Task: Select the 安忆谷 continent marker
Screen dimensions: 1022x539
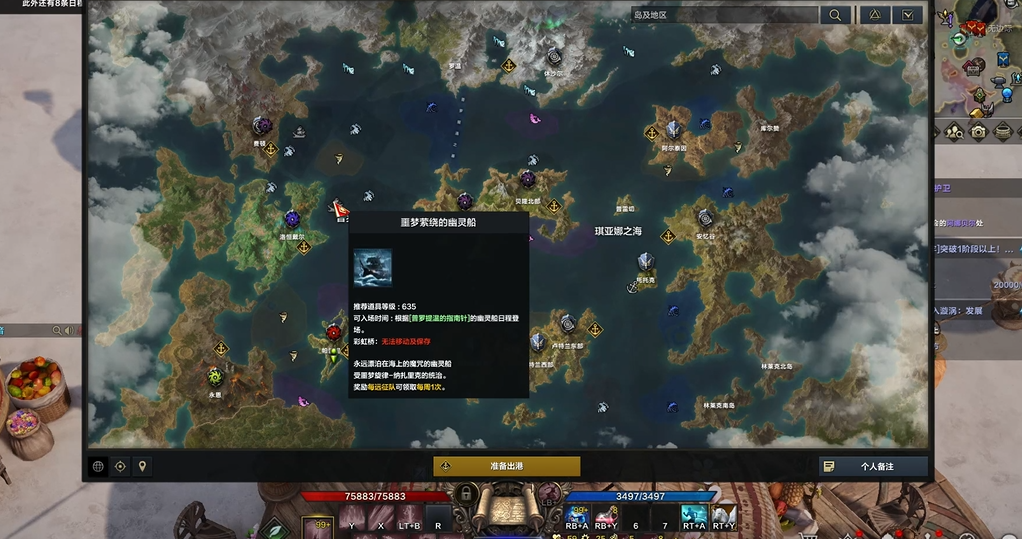Action: point(705,218)
